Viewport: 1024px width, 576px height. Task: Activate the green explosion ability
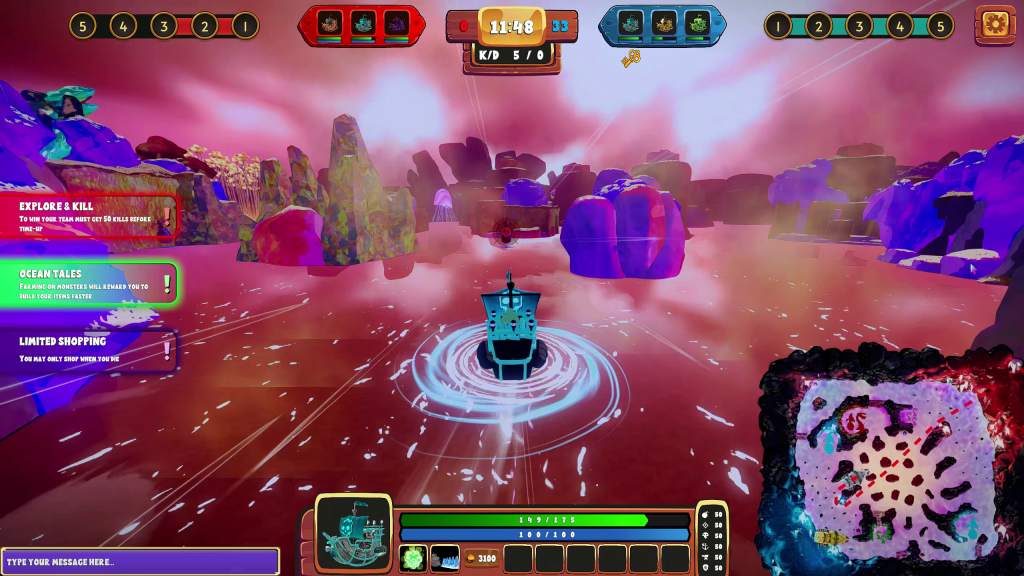(x=413, y=558)
